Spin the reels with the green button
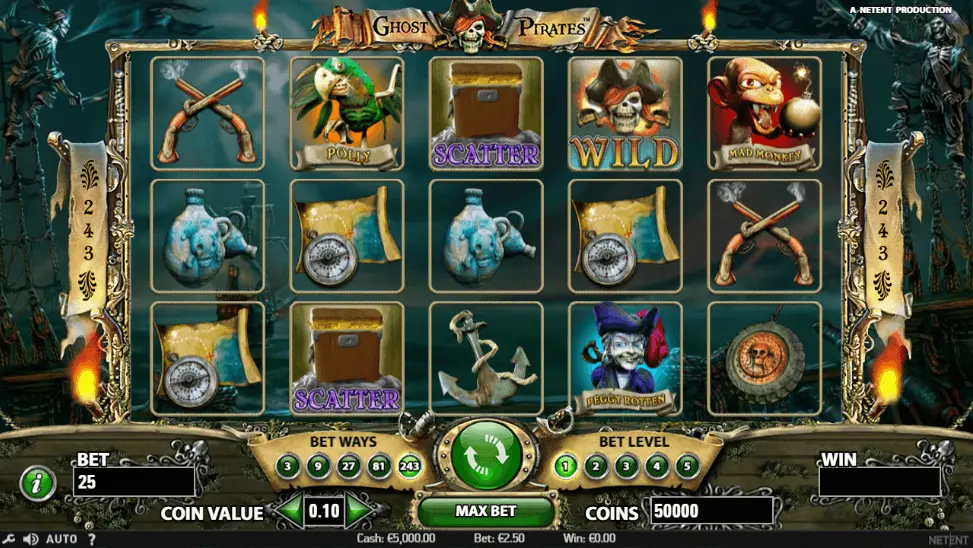The image size is (973, 548). point(486,456)
